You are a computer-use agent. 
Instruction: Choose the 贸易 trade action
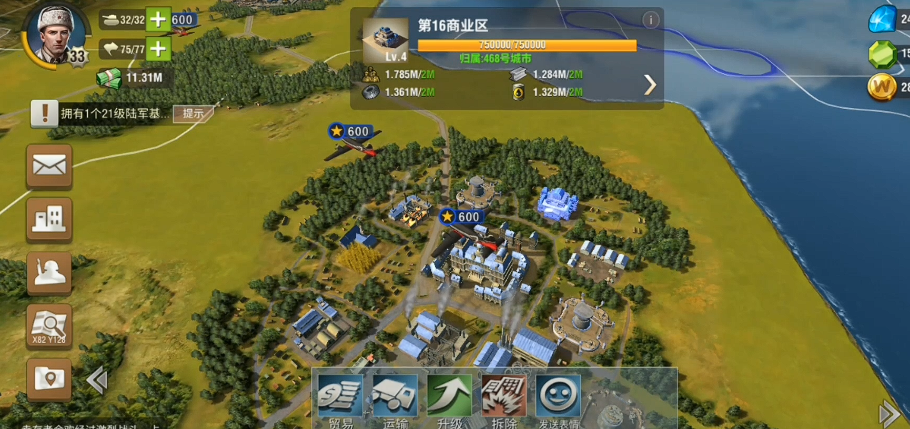pyautogui.click(x=341, y=398)
